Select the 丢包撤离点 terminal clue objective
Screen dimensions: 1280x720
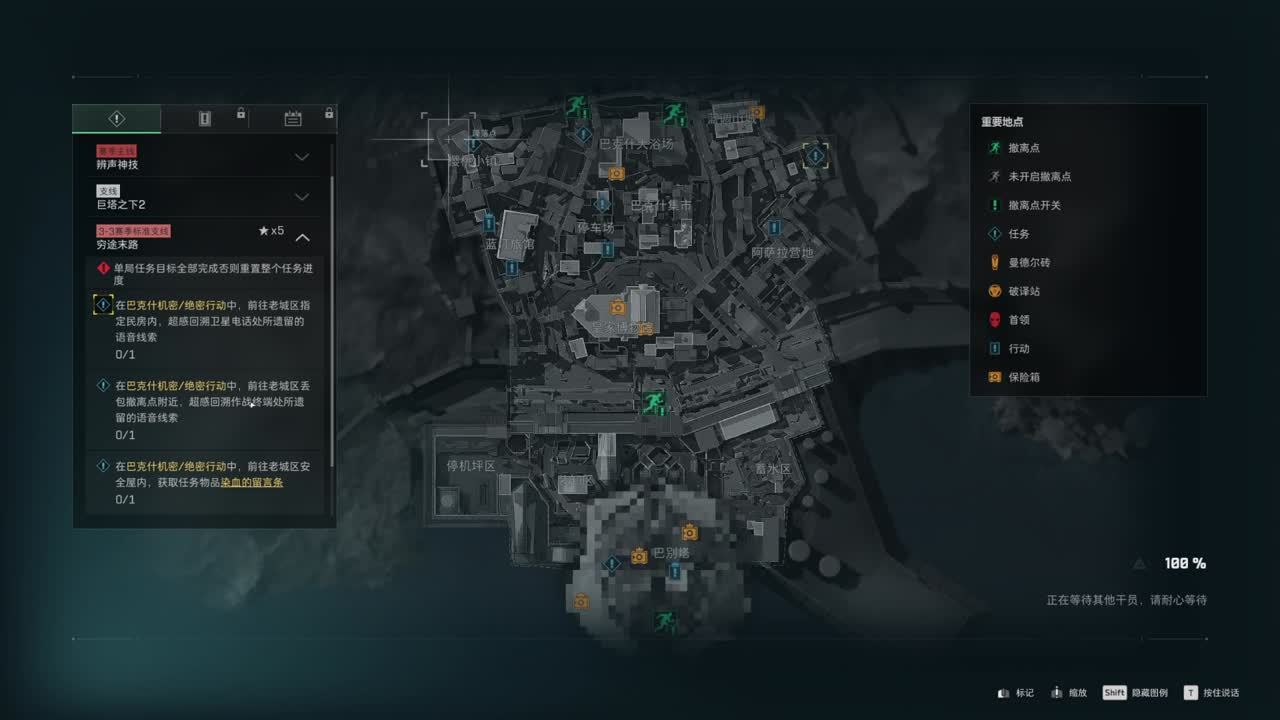point(209,402)
